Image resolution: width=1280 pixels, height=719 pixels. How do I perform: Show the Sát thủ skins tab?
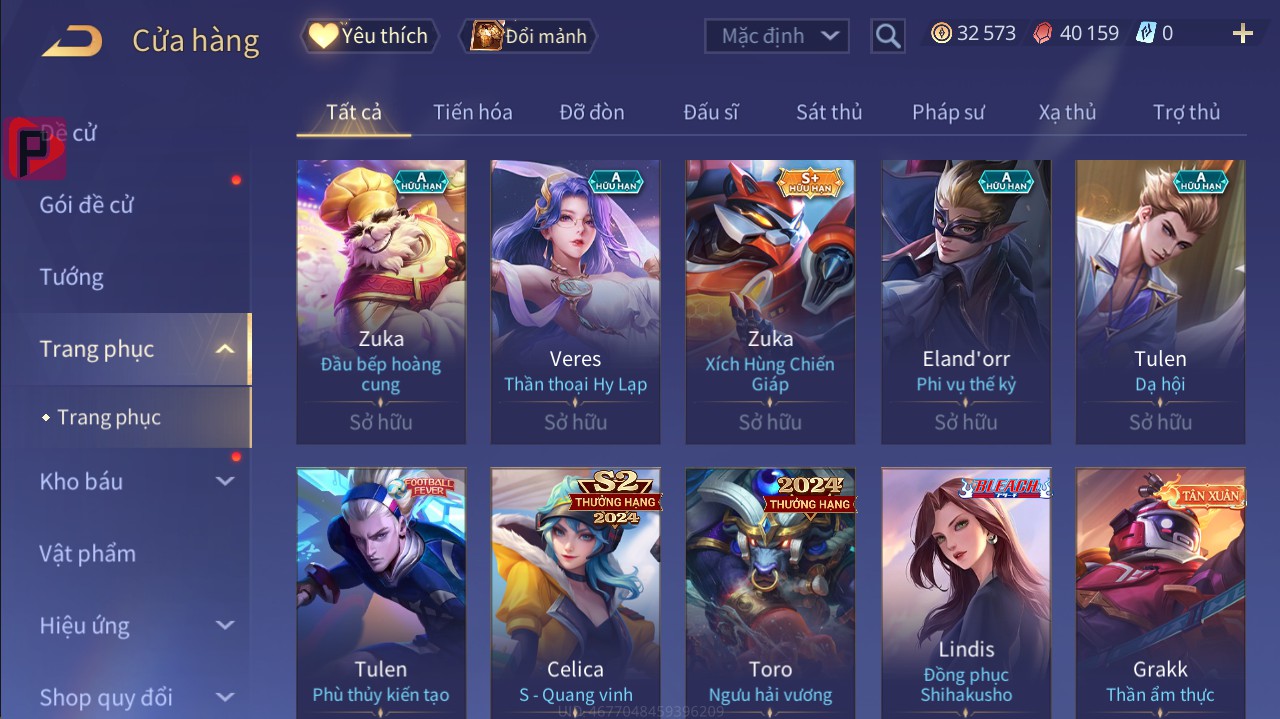(x=828, y=112)
